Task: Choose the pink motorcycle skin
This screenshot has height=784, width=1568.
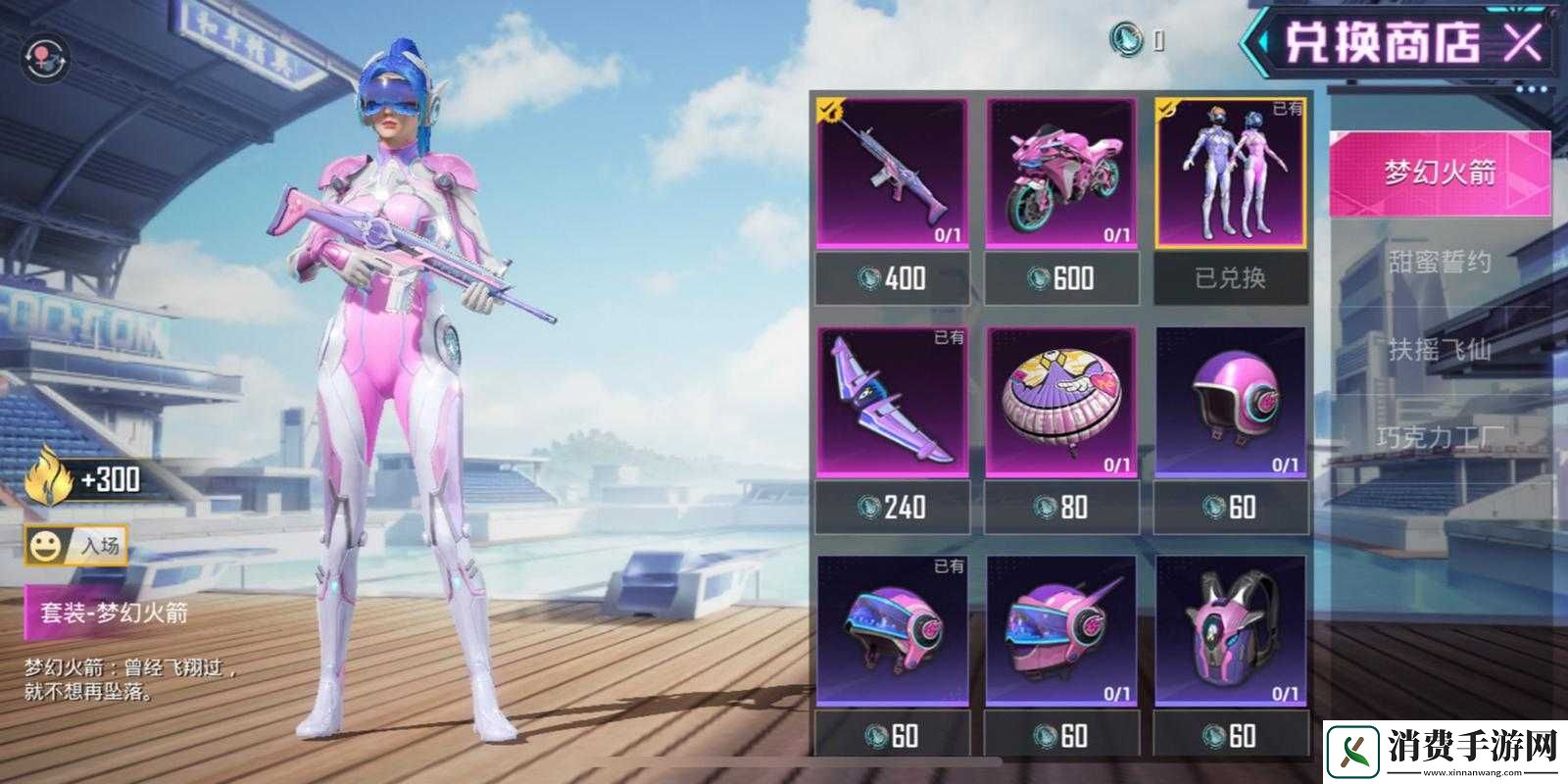Action: click(x=1061, y=173)
